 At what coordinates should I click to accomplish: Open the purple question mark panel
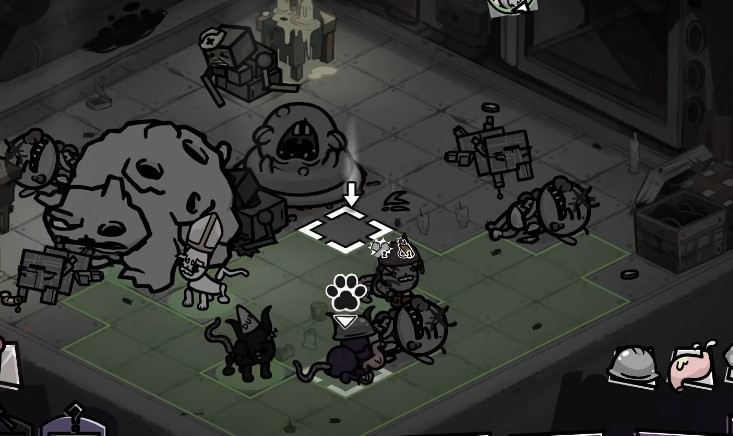point(72,422)
